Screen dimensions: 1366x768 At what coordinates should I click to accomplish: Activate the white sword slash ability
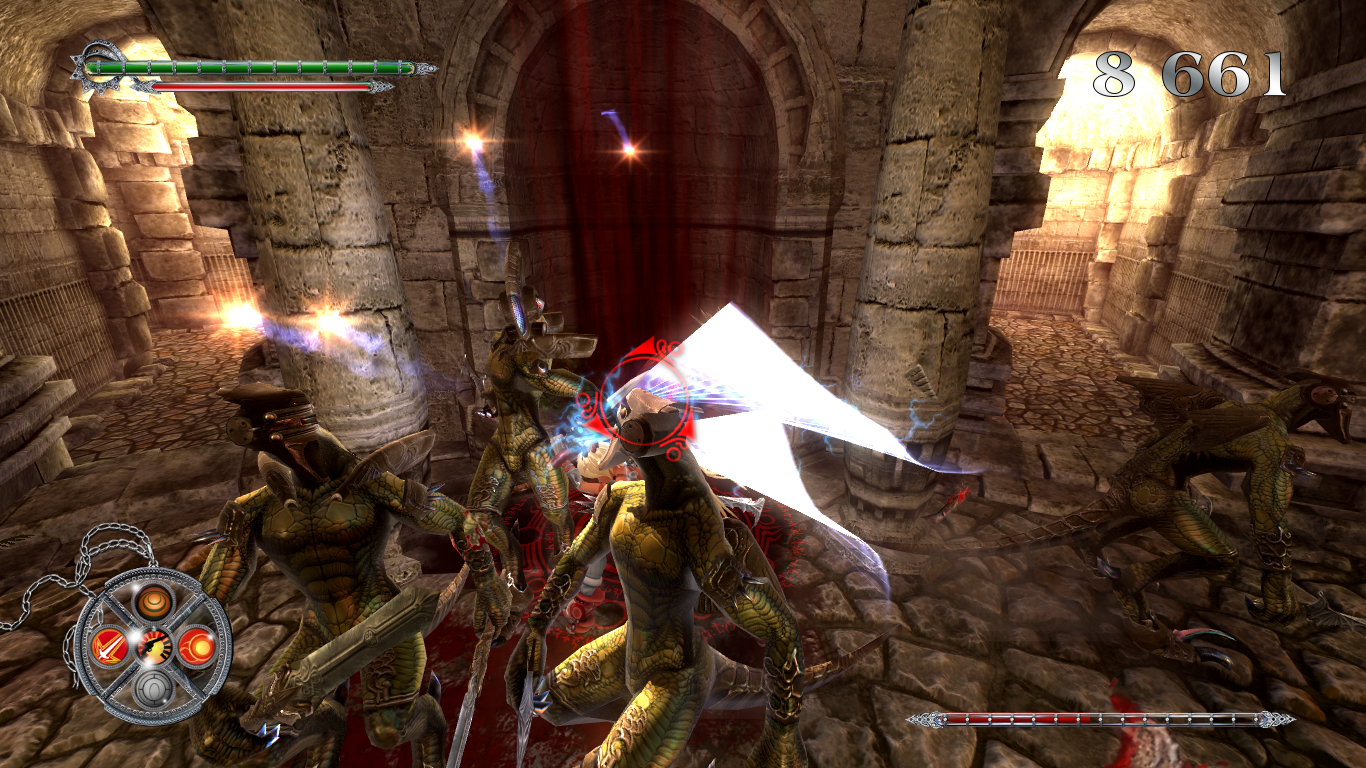(x=107, y=647)
